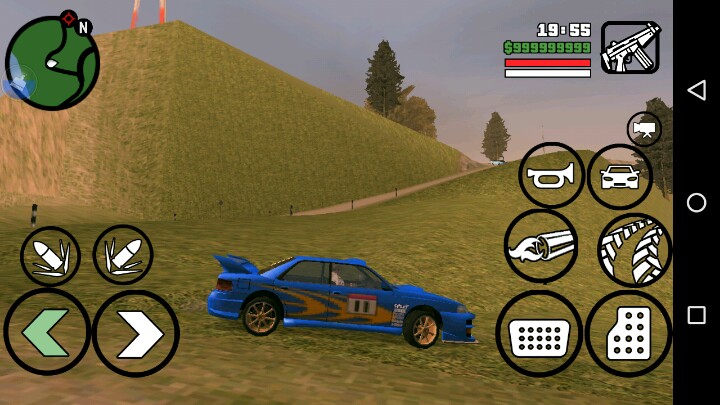Open Android recent apps square button
720x405 pixels.
[x=696, y=315]
